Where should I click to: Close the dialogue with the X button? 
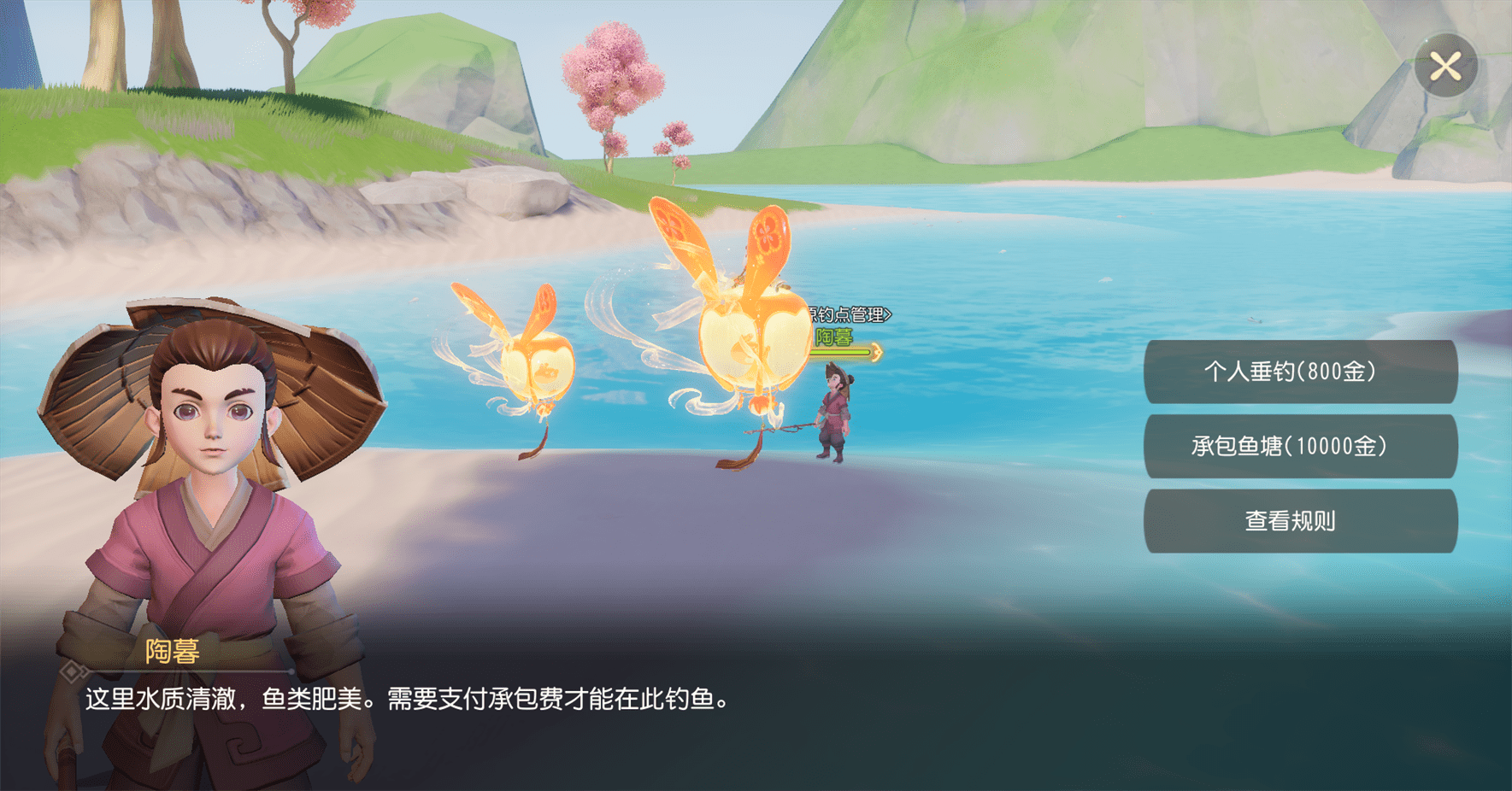tap(1445, 67)
